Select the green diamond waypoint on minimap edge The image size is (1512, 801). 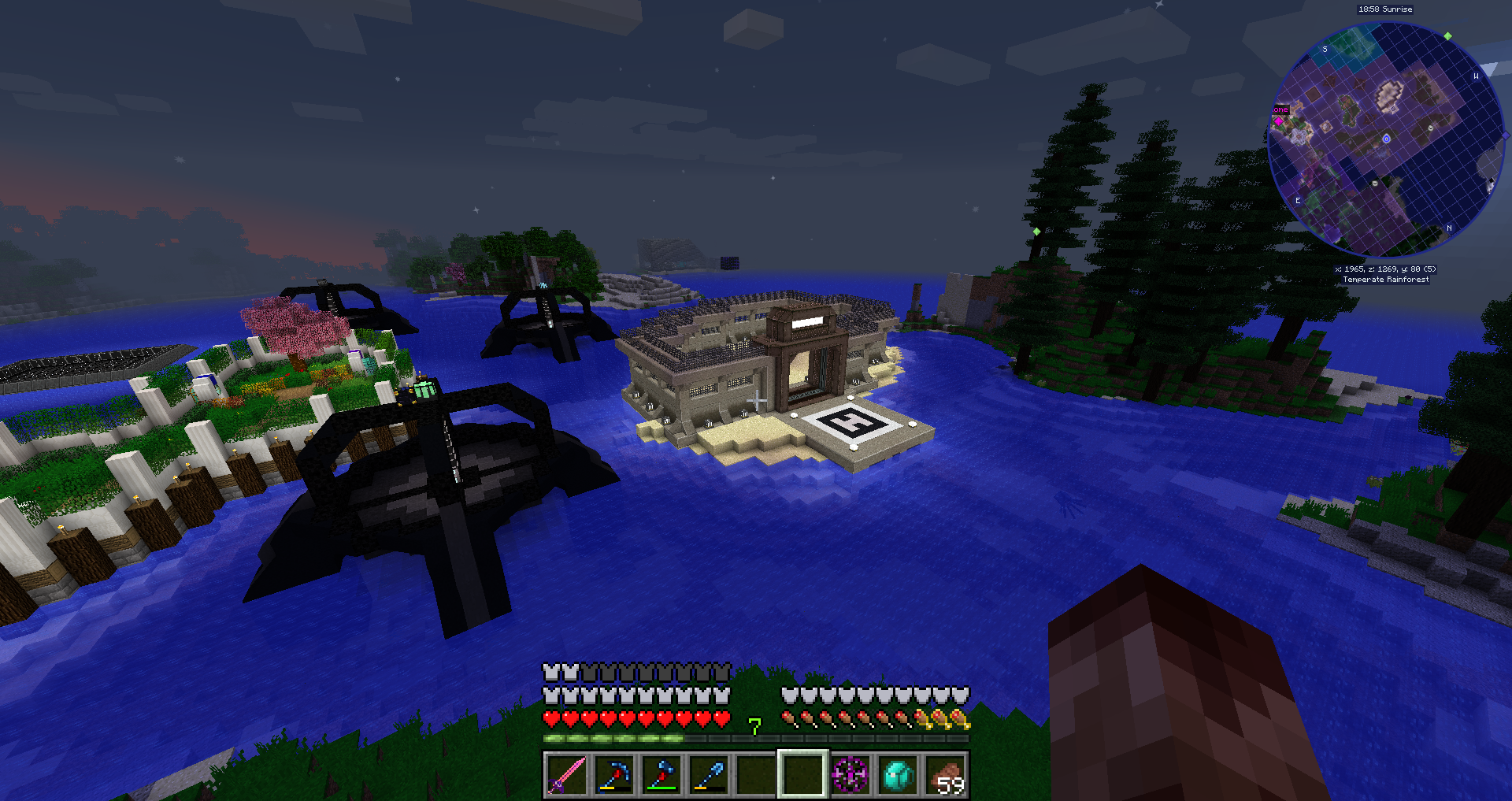(x=1447, y=36)
